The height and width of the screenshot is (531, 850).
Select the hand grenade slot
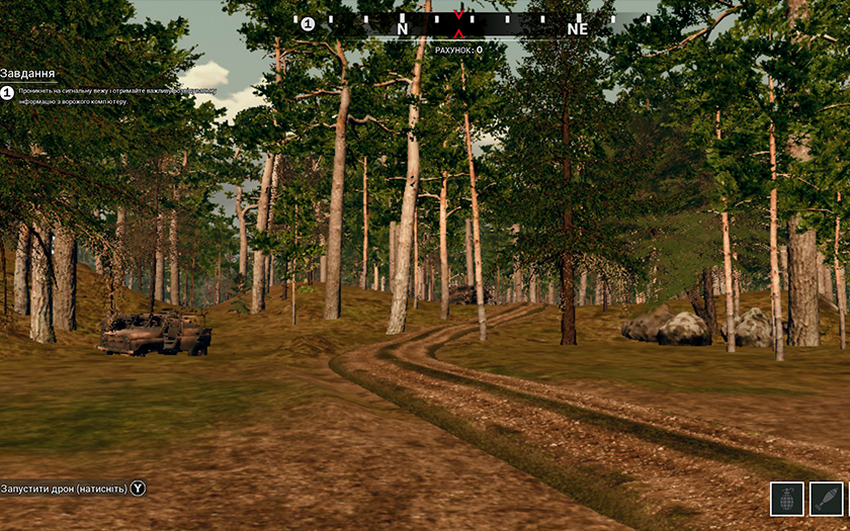click(787, 499)
